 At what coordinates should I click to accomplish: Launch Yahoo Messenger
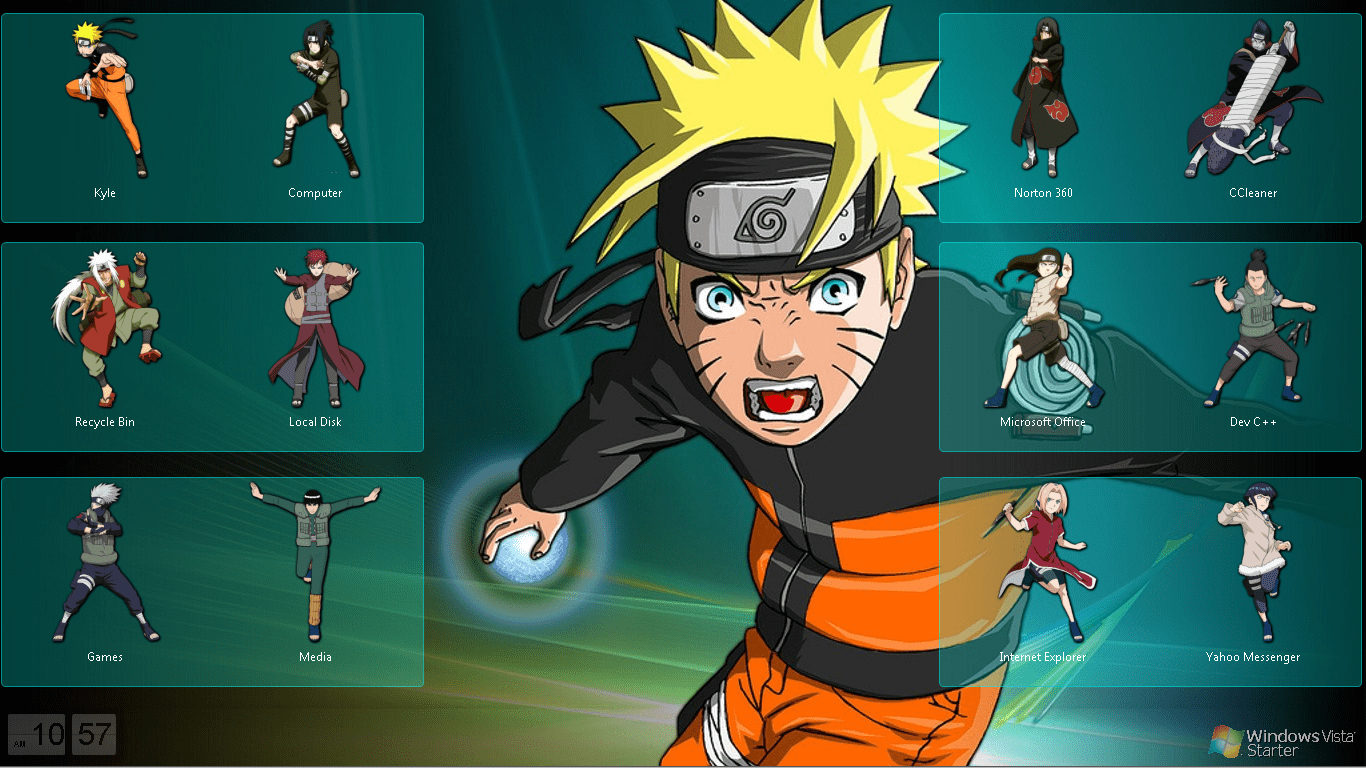click(1253, 560)
